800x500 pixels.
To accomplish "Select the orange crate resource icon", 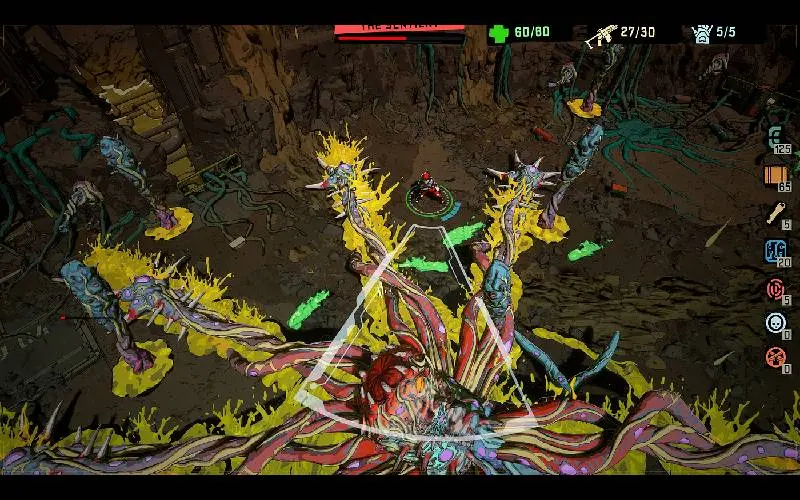I will 776,176.
